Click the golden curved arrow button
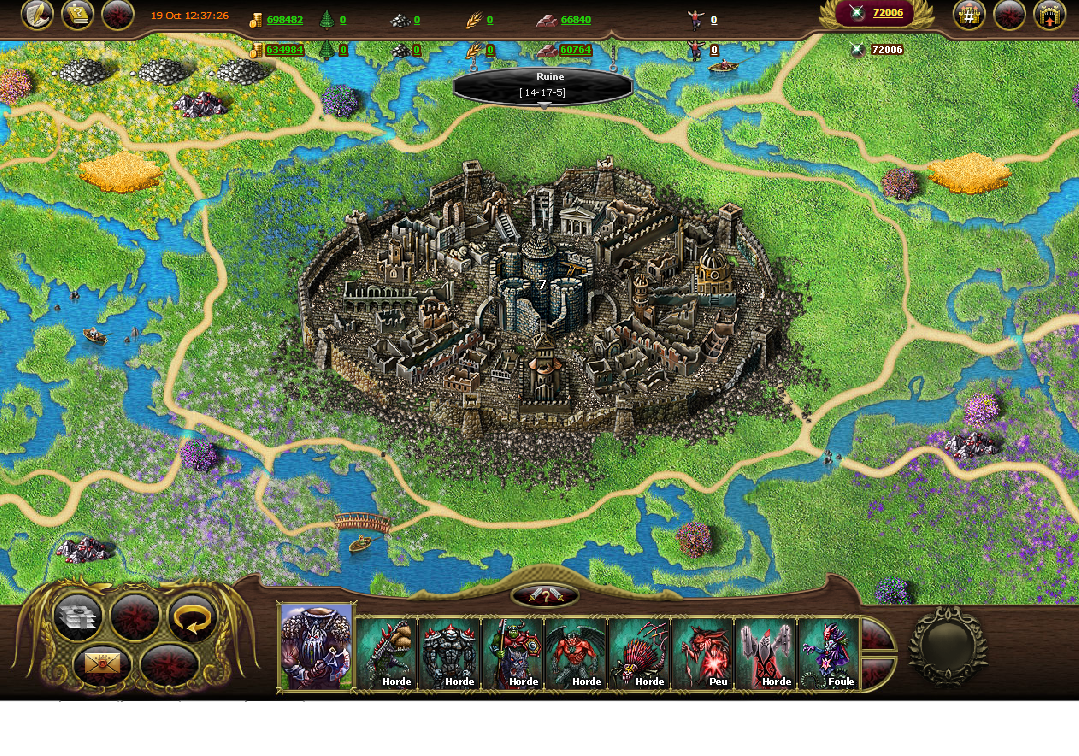1079x756 pixels. point(192,618)
